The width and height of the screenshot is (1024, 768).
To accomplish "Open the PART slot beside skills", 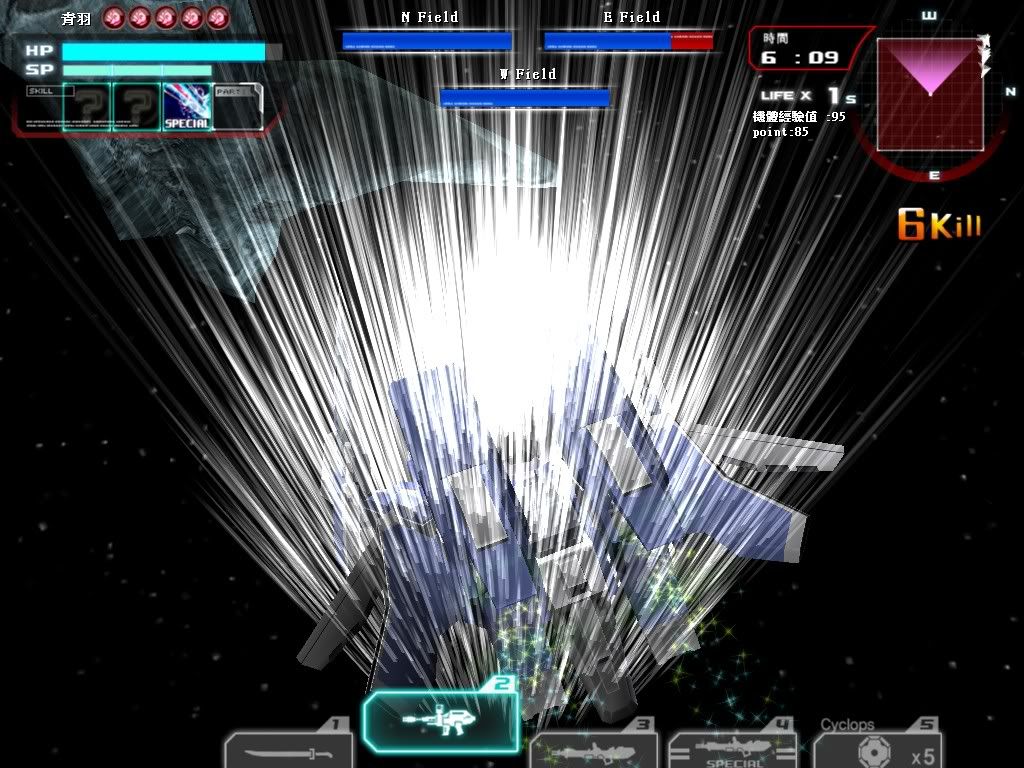I will (x=238, y=107).
